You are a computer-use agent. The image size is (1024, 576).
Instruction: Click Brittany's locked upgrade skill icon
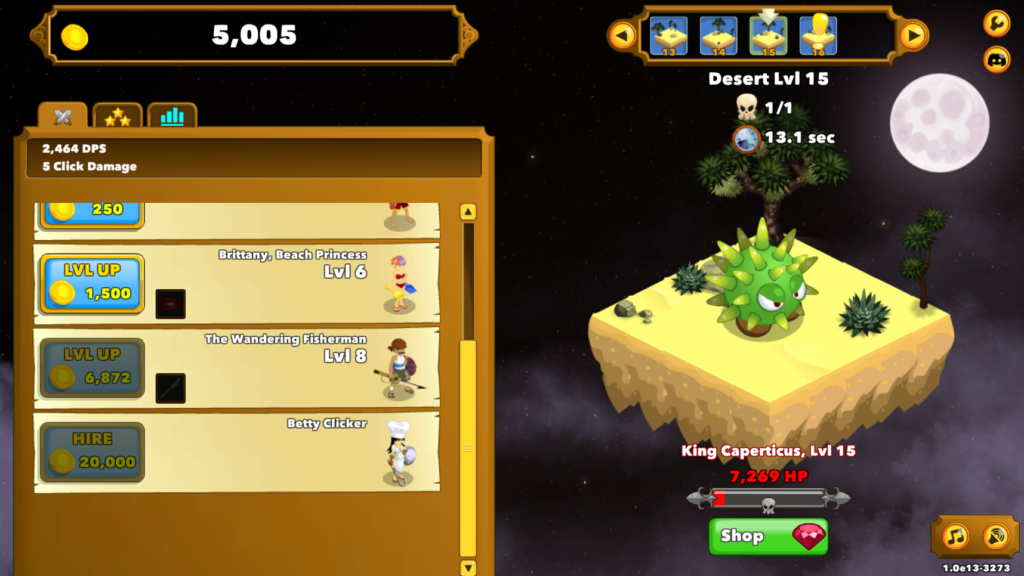click(170, 304)
